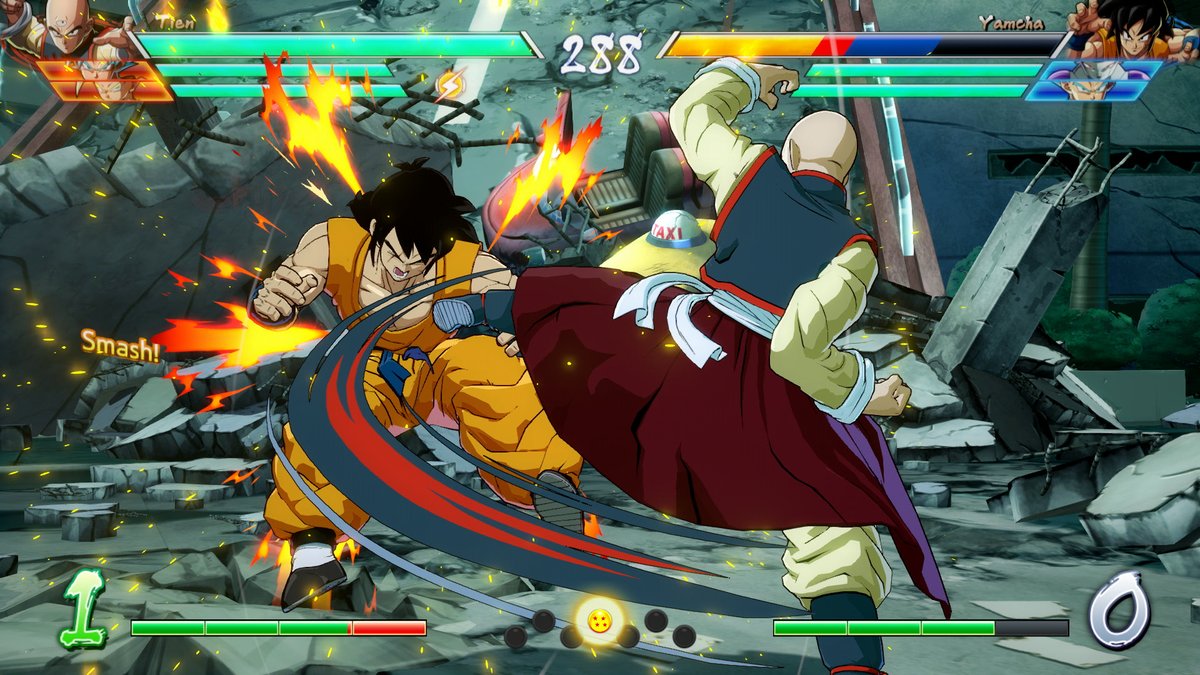The height and width of the screenshot is (675, 1200).
Task: Click the glowing four-star Dragon Ball
Action: pyautogui.click(x=599, y=621)
